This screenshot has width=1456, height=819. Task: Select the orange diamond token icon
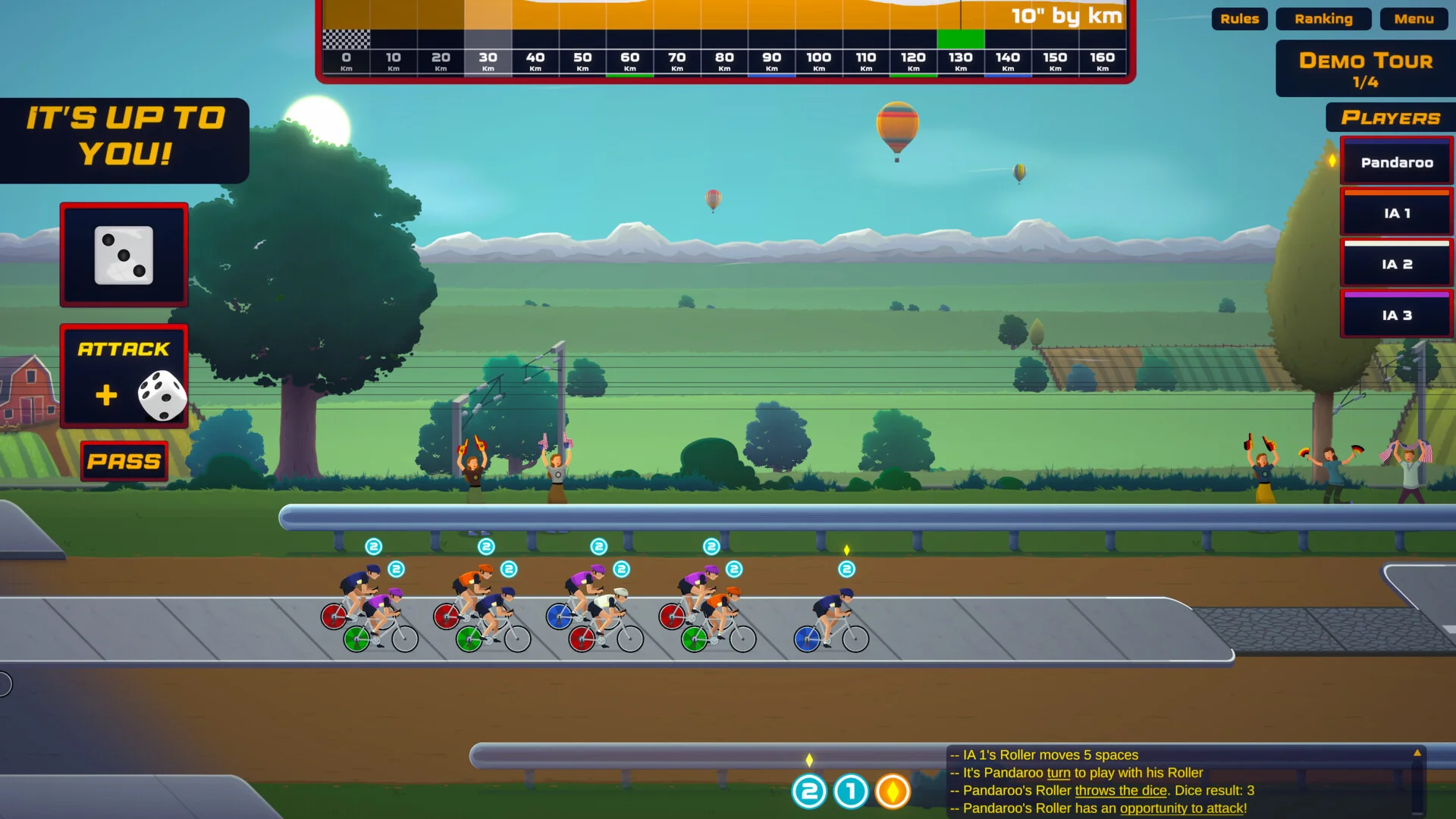pos(893,792)
